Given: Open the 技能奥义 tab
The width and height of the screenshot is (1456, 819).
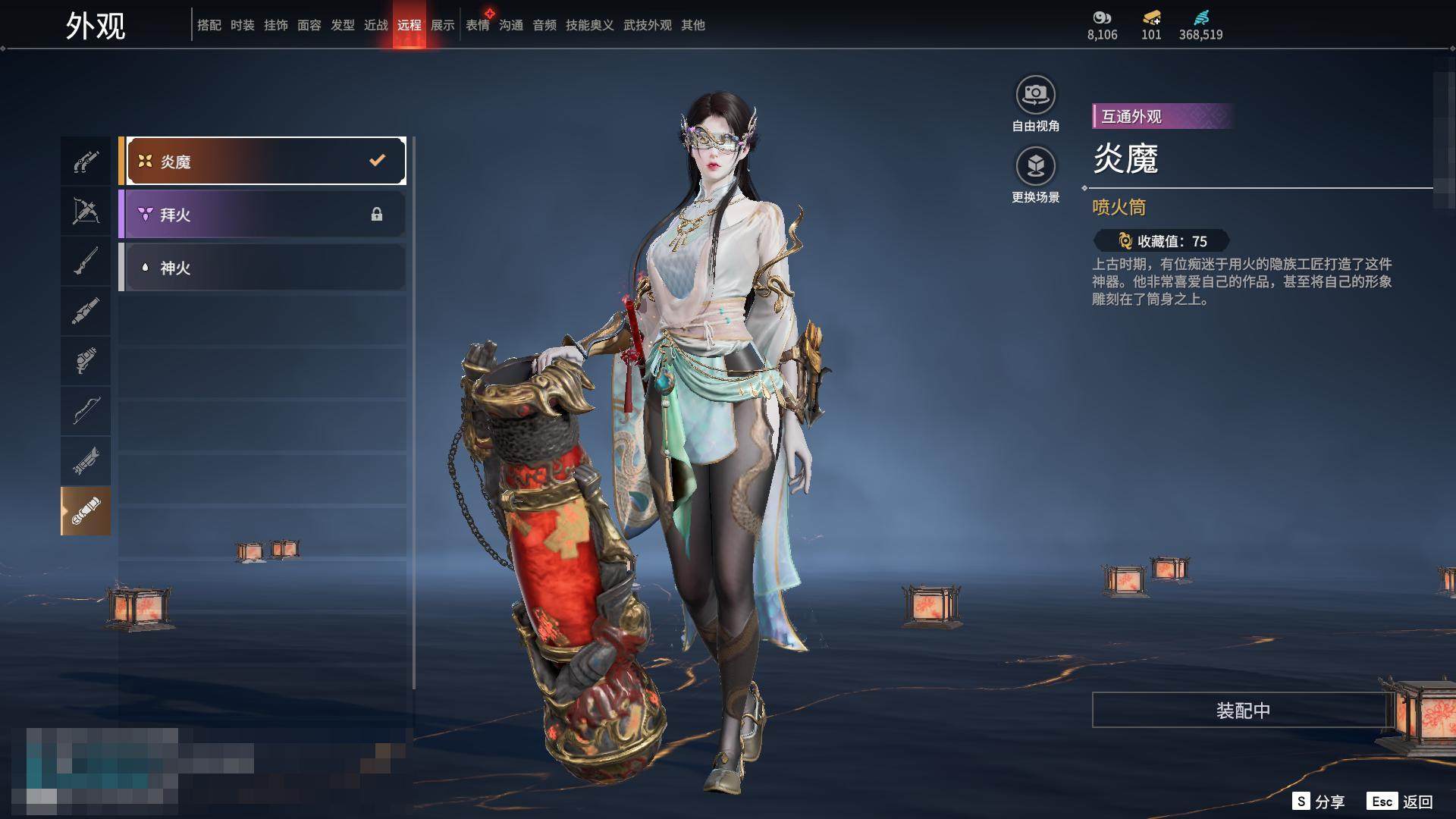Looking at the screenshot, I should click(590, 25).
